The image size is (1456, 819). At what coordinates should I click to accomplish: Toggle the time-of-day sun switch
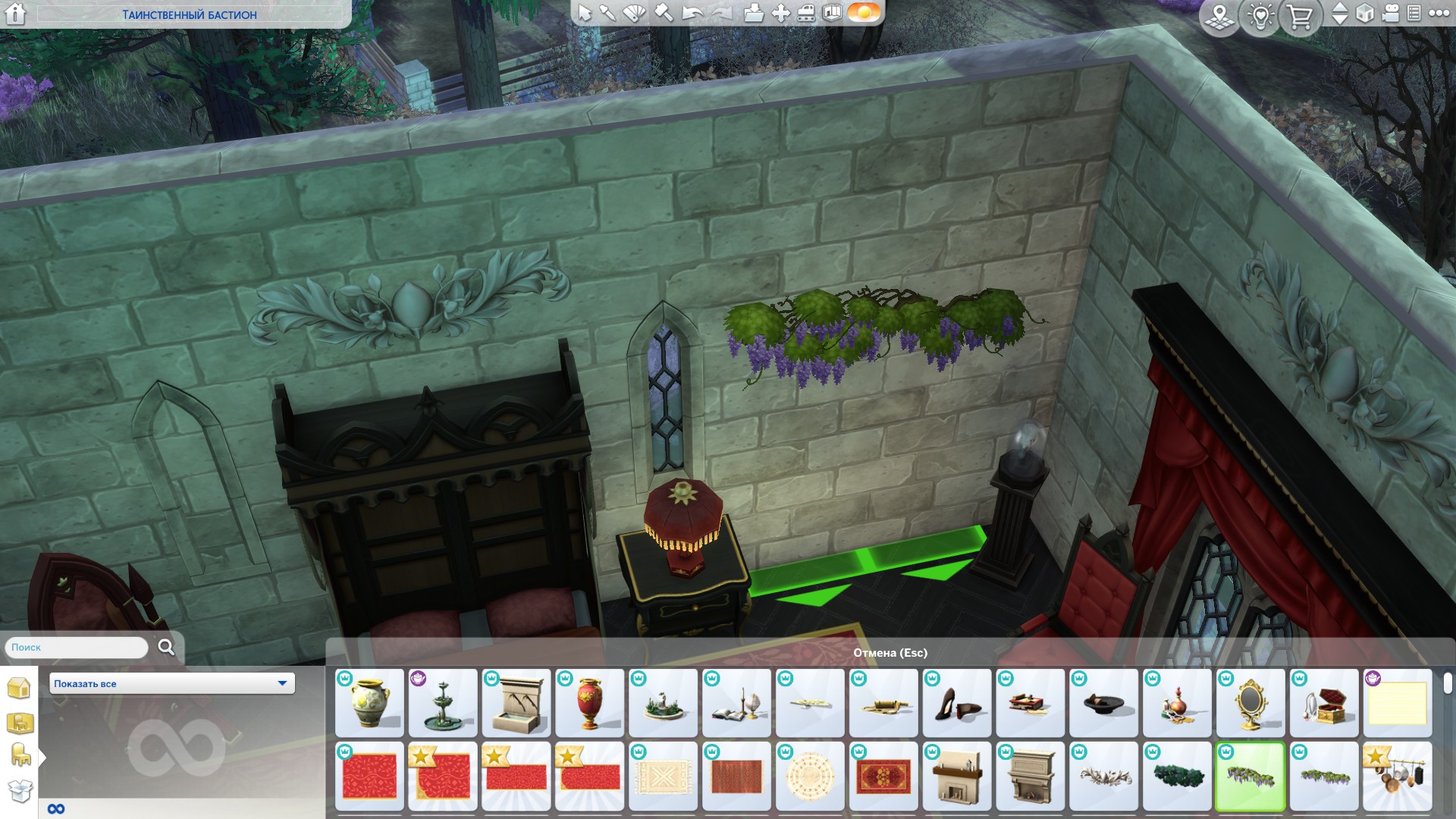863,13
